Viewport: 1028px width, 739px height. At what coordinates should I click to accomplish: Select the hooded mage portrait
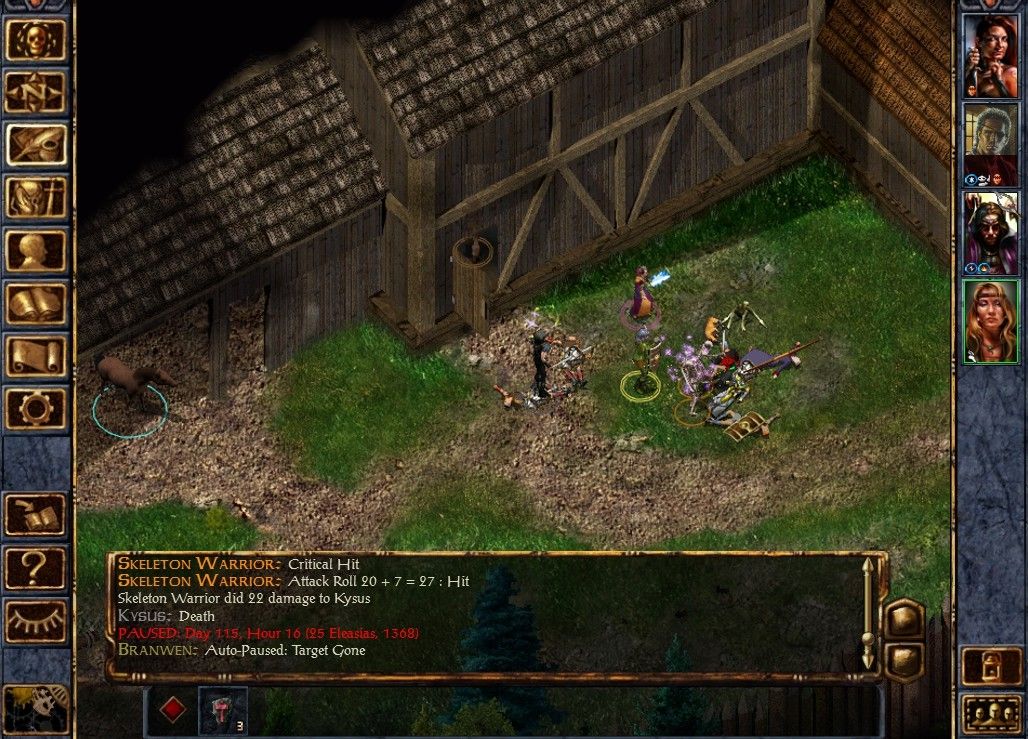point(990,232)
